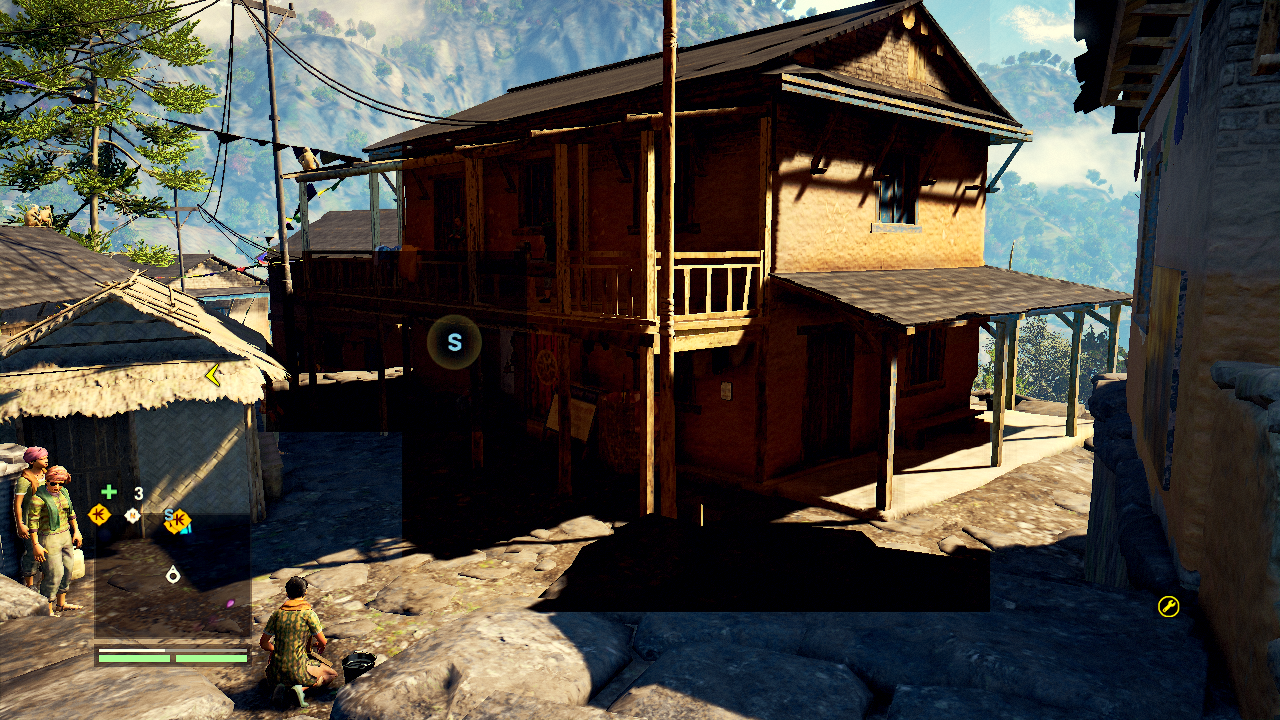This screenshot has width=1280, height=720.
Task: Select the pink marker on the minimap
Action: 230,603
